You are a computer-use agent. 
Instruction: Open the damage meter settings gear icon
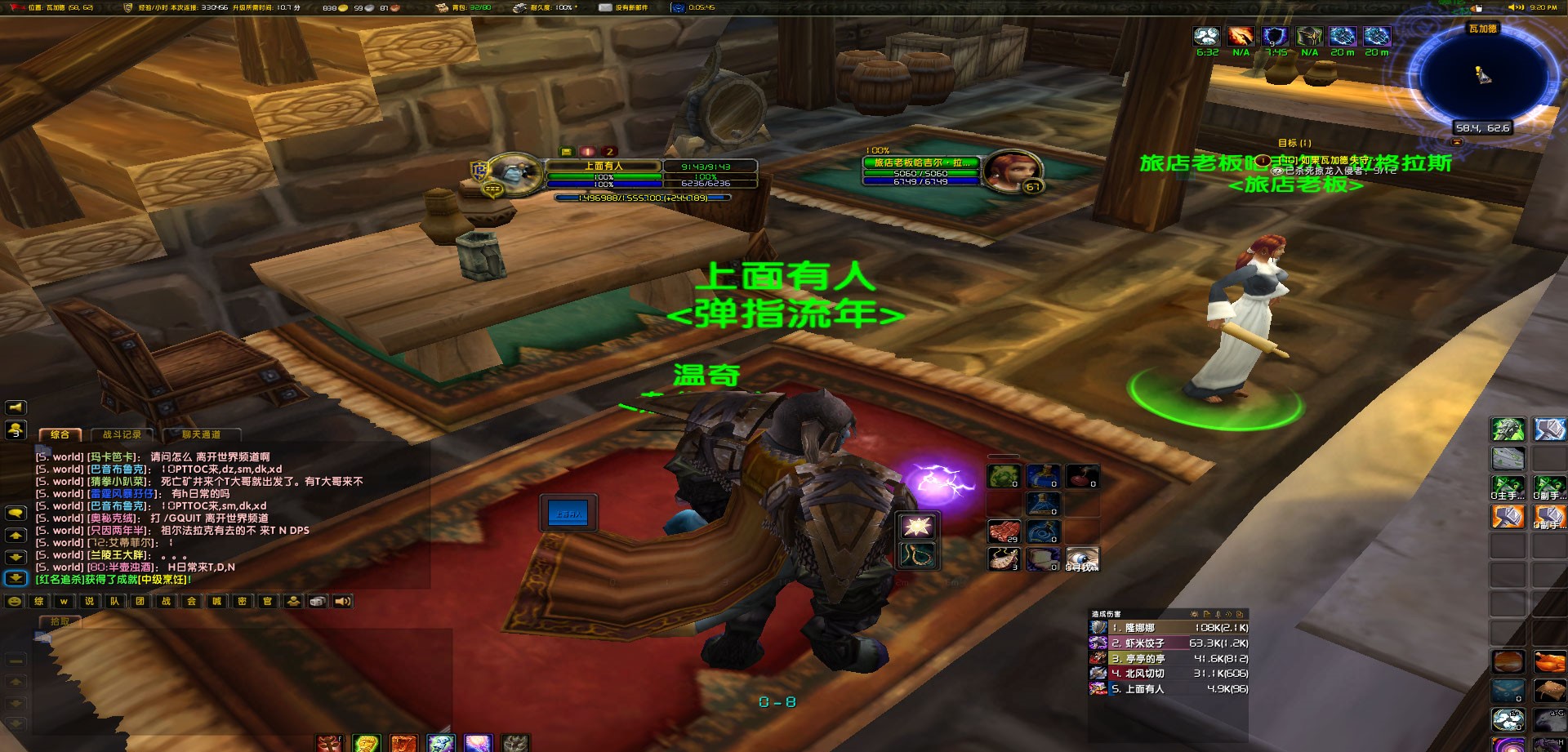[x=1196, y=614]
